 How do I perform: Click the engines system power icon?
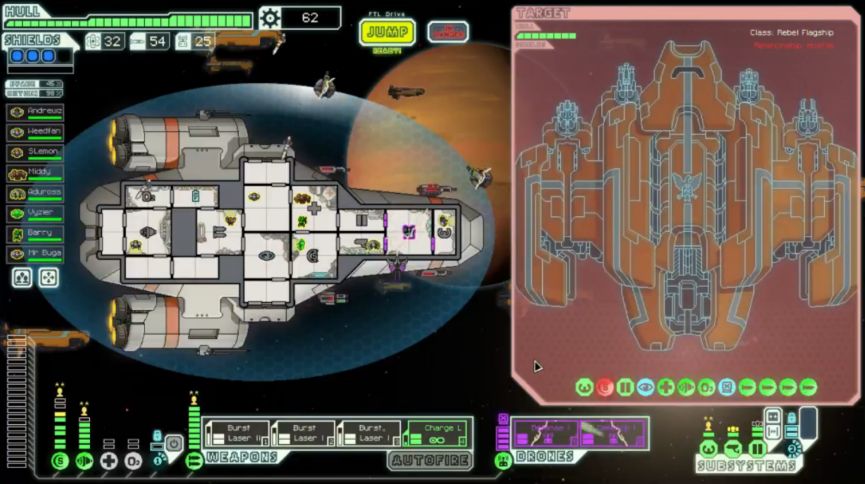pyautogui.click(x=84, y=461)
